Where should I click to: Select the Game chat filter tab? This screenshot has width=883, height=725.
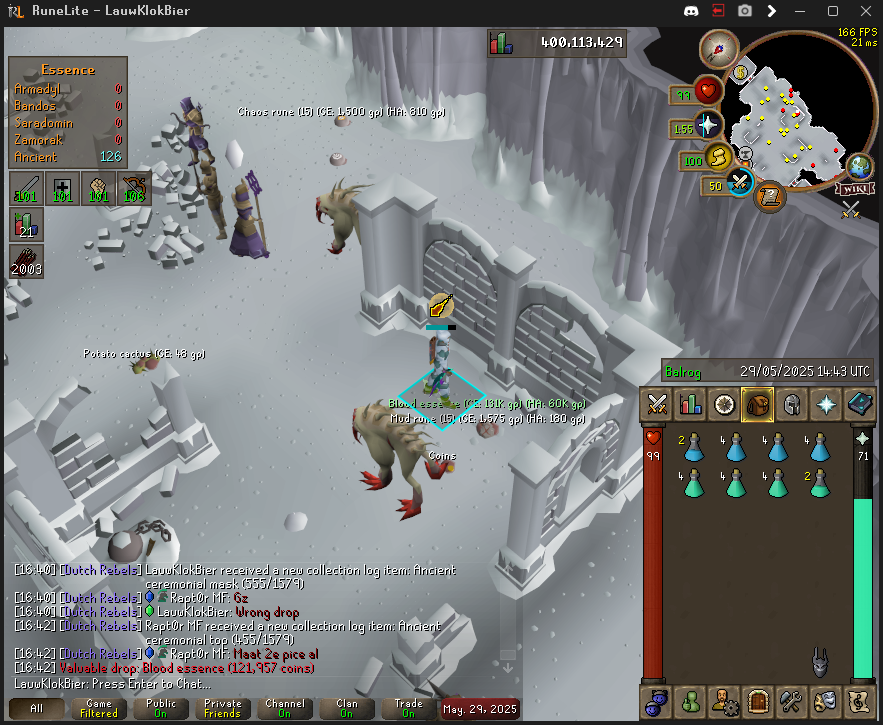[x=99, y=708]
